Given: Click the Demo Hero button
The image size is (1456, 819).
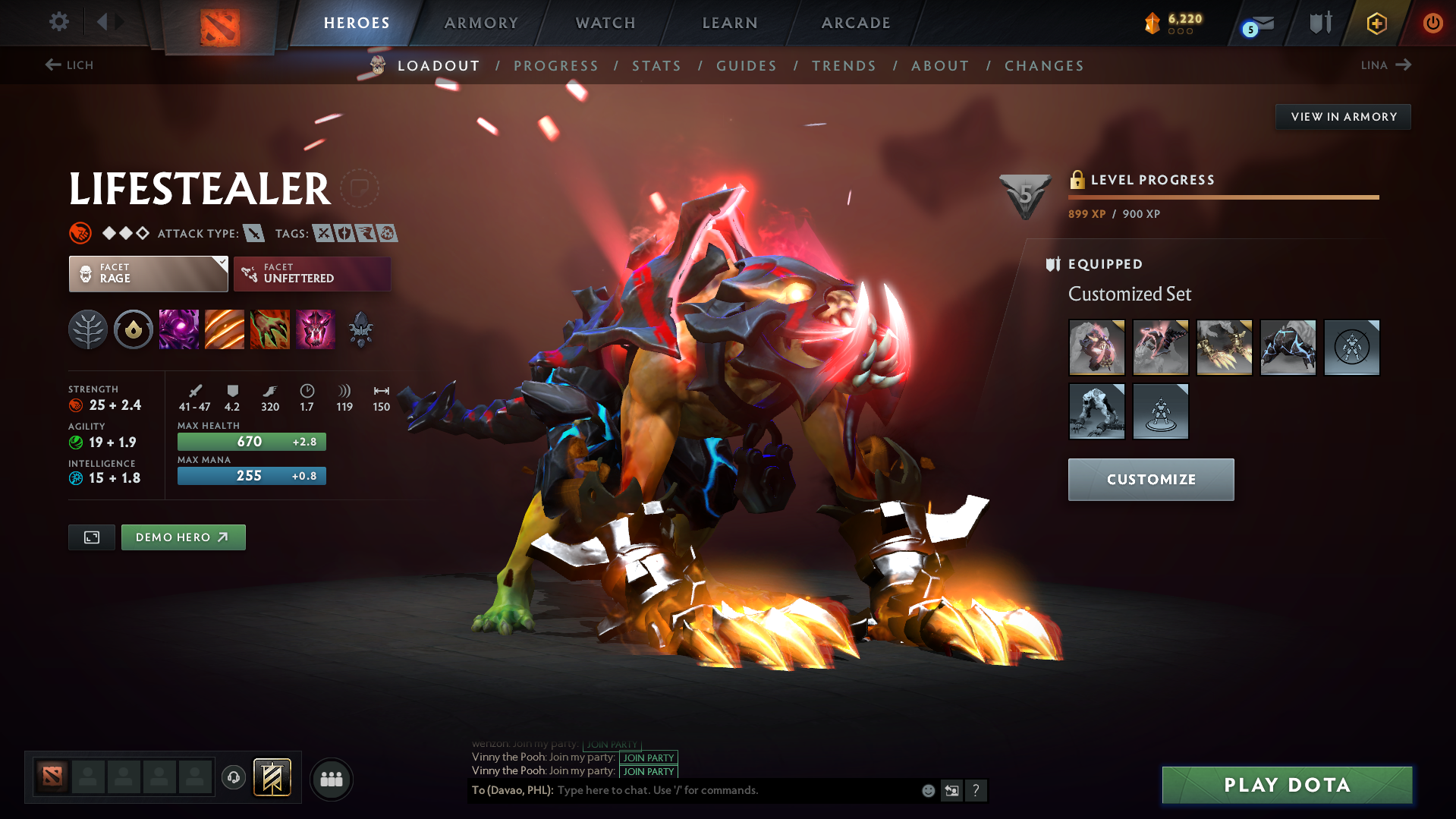Looking at the screenshot, I should click(x=183, y=537).
